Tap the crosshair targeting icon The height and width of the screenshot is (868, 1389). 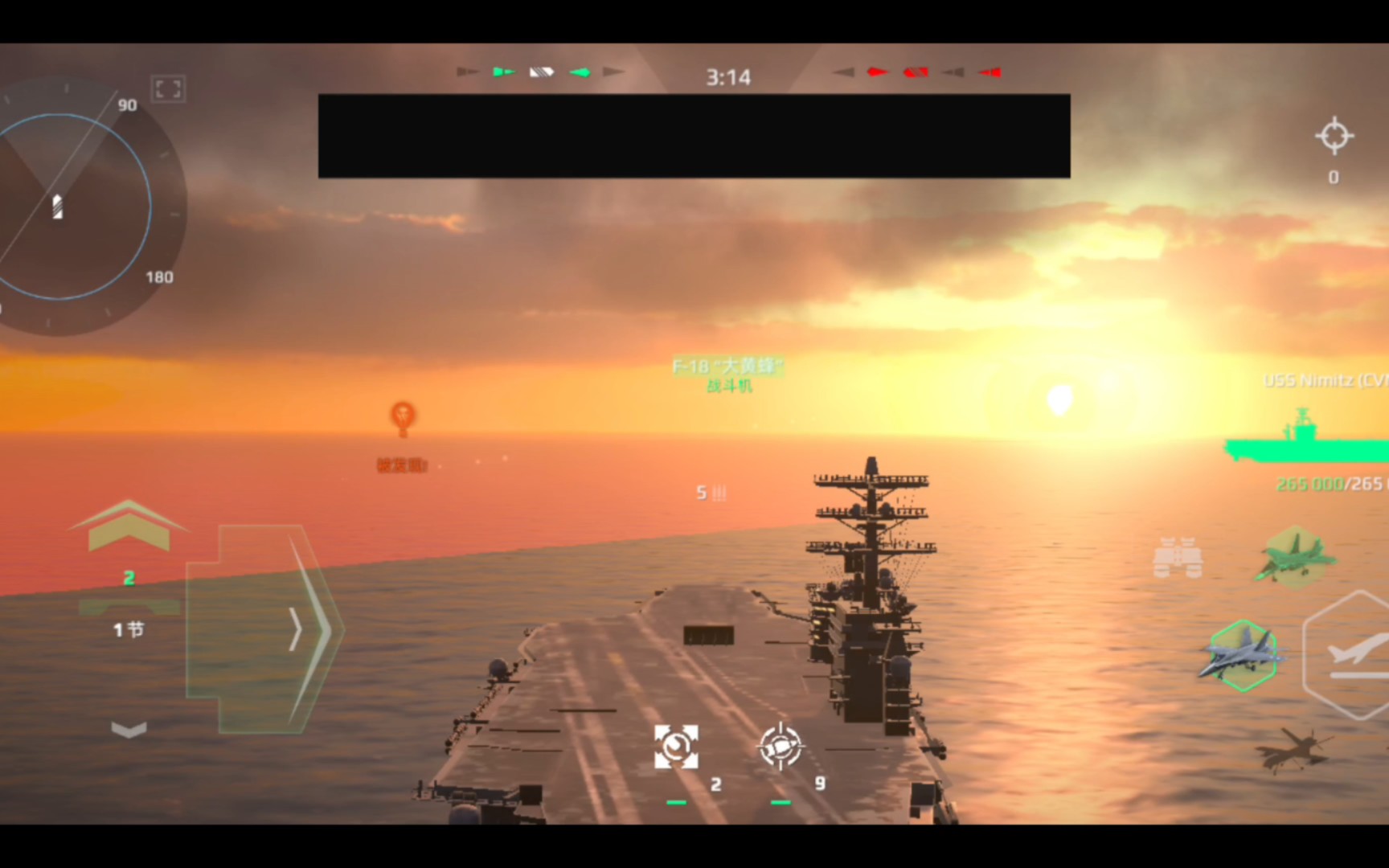click(1334, 136)
